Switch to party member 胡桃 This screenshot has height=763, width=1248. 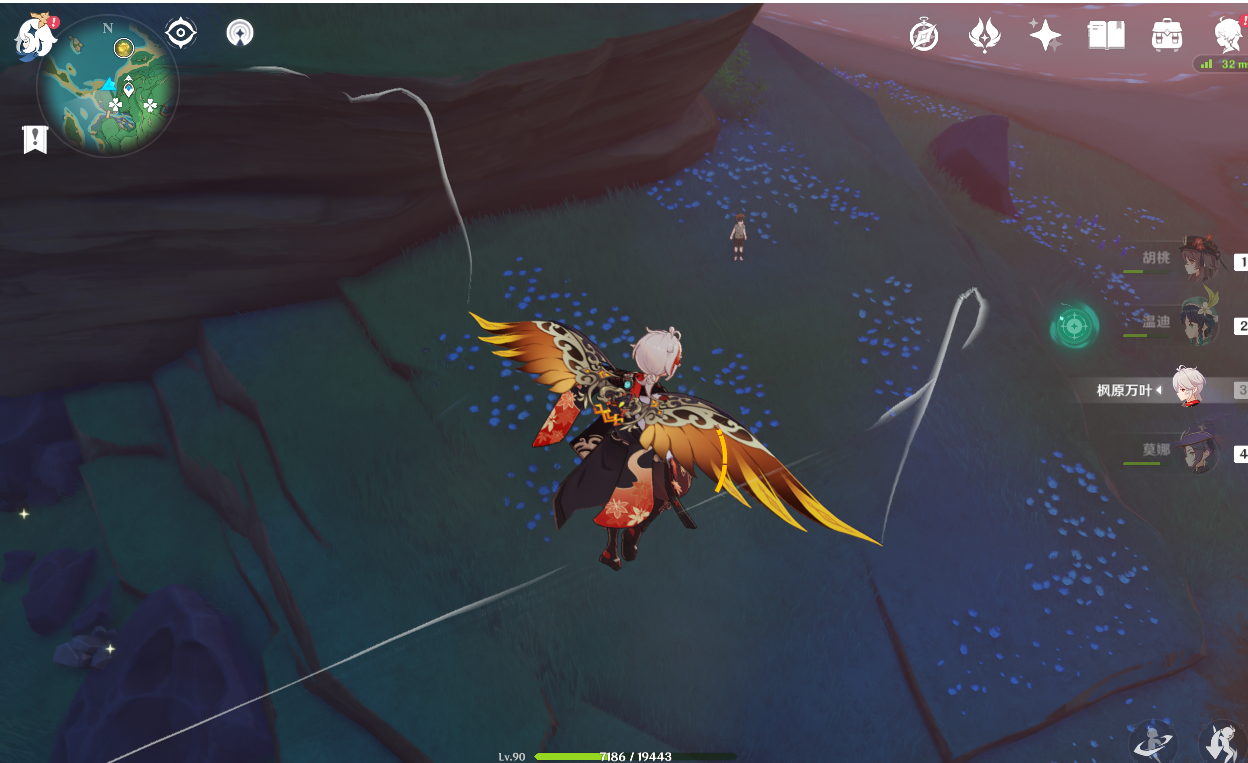[x=1196, y=260]
